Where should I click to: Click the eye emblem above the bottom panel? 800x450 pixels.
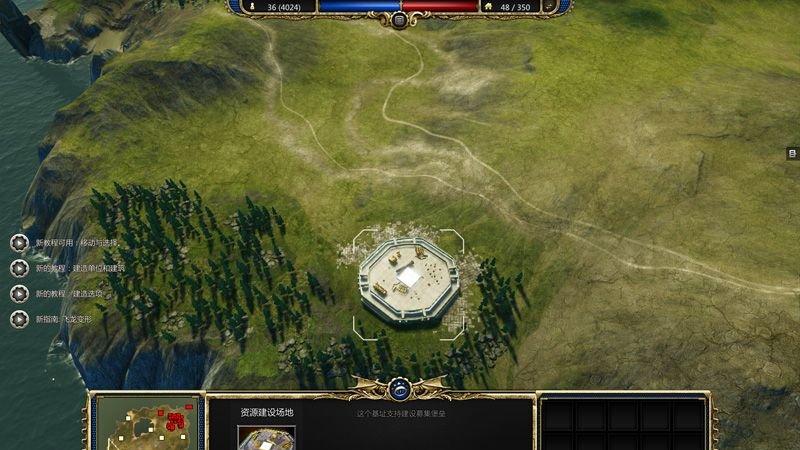[x=400, y=385]
